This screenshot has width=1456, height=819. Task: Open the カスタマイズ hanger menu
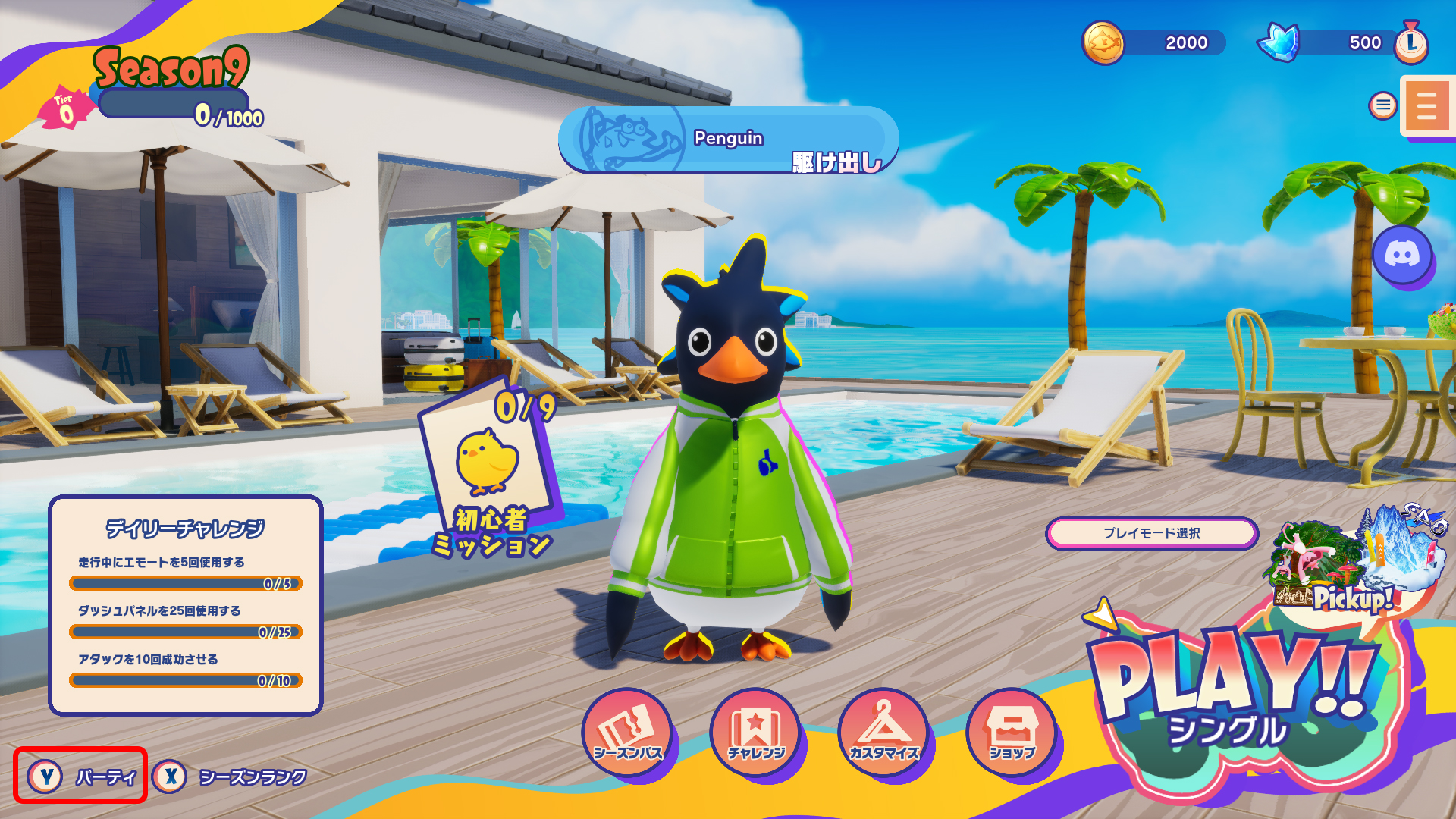click(x=883, y=731)
